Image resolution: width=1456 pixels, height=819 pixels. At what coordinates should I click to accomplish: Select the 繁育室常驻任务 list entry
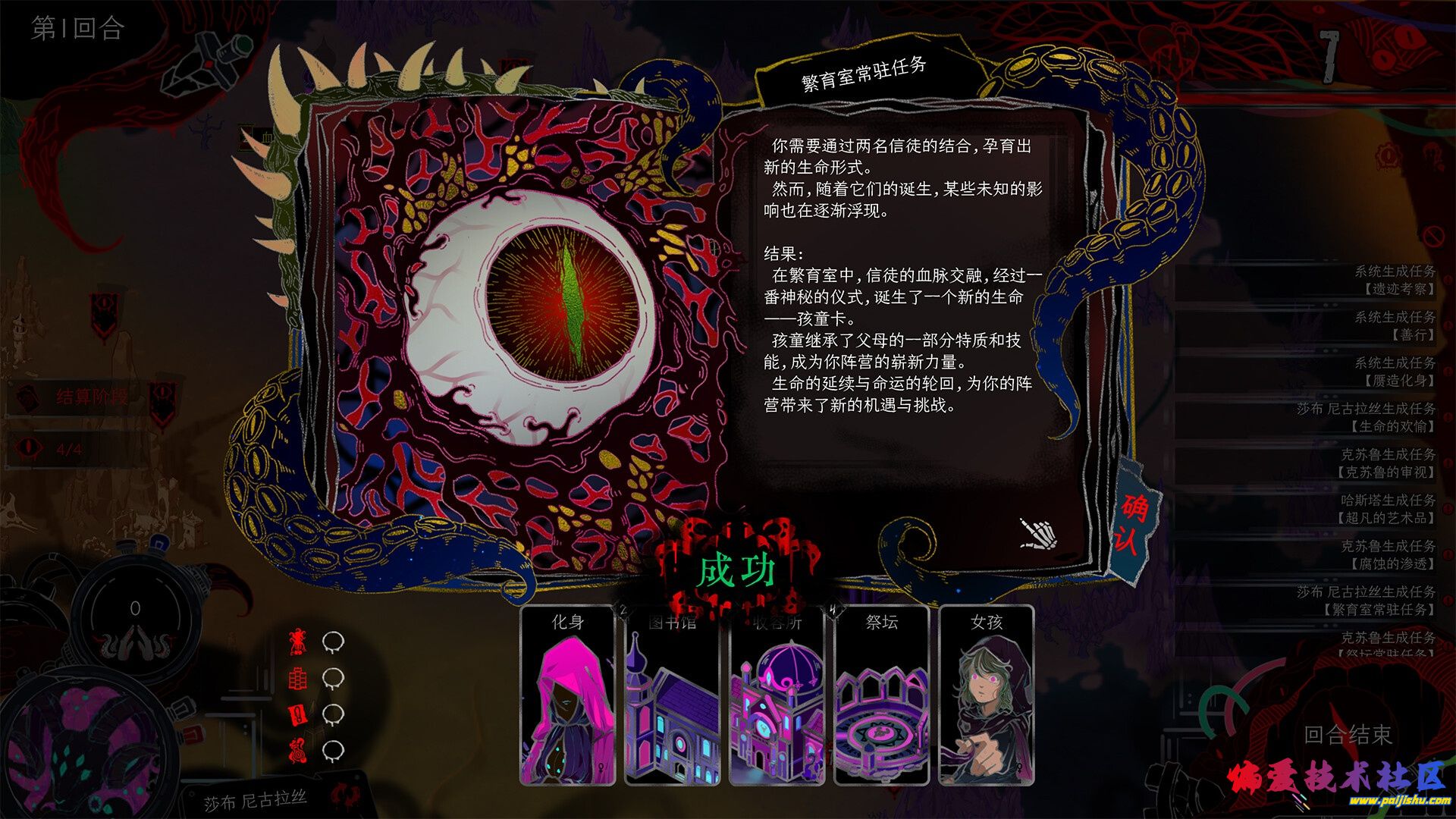pyautogui.click(x=1365, y=601)
